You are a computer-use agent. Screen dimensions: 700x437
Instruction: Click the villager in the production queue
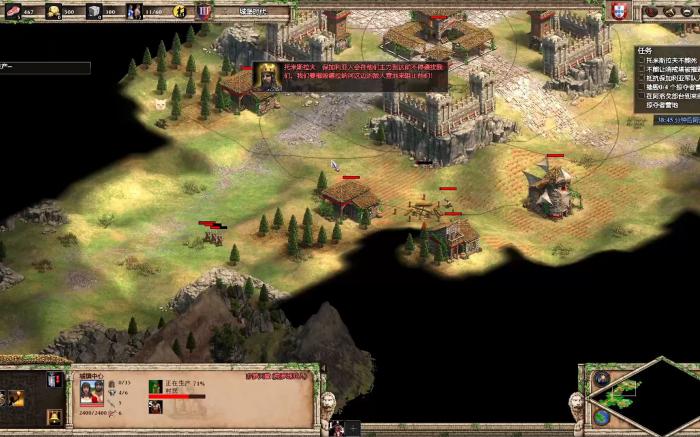tap(155, 387)
